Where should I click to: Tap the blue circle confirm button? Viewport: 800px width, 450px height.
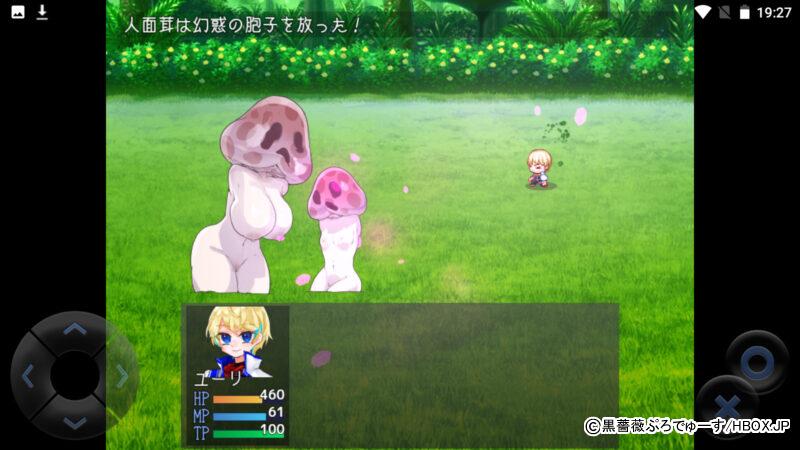coord(757,362)
